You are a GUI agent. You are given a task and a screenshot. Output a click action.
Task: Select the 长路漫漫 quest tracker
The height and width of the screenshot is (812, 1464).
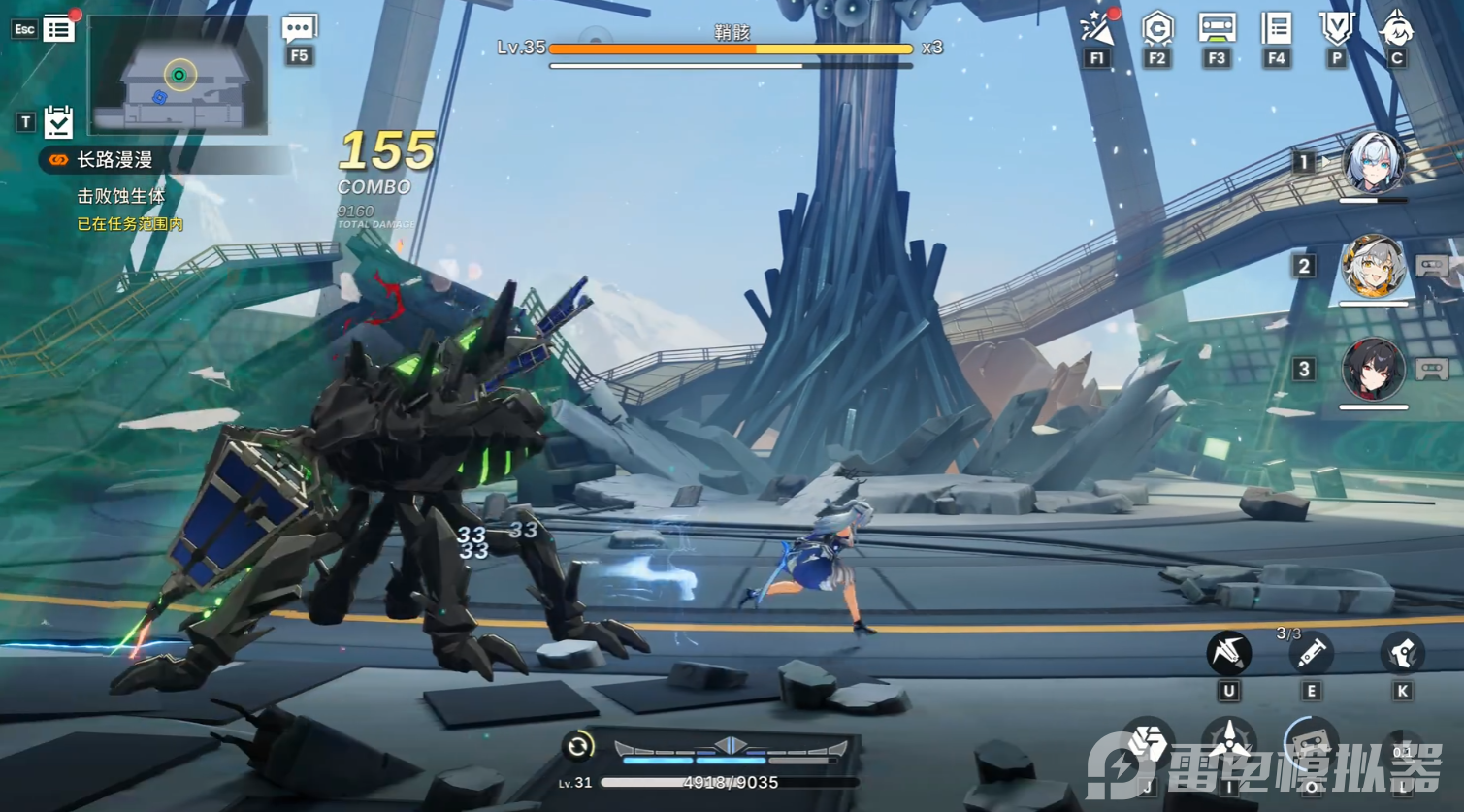coord(114,160)
